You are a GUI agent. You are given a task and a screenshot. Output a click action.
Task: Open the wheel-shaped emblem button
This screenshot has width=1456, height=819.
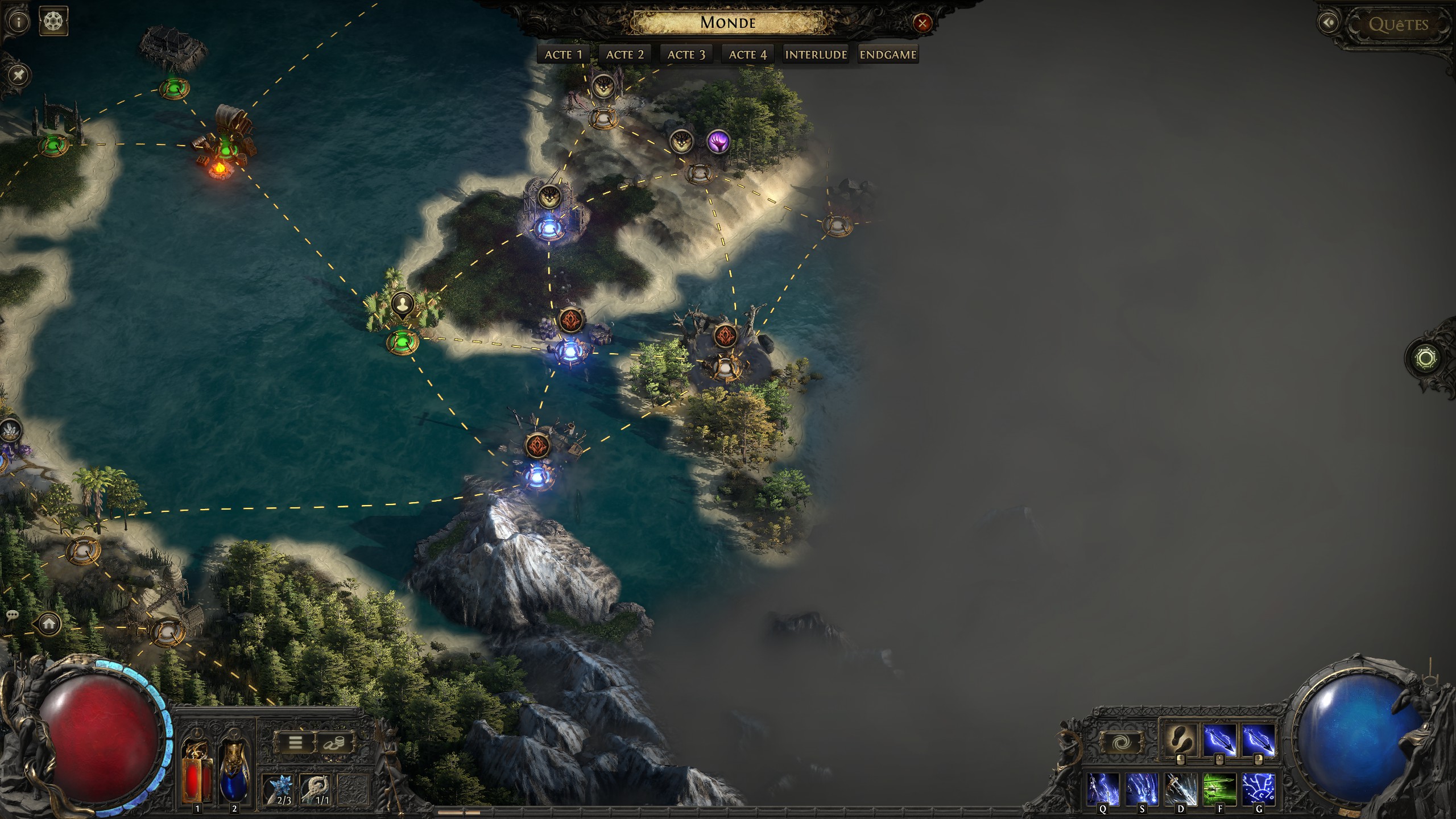(x=53, y=22)
